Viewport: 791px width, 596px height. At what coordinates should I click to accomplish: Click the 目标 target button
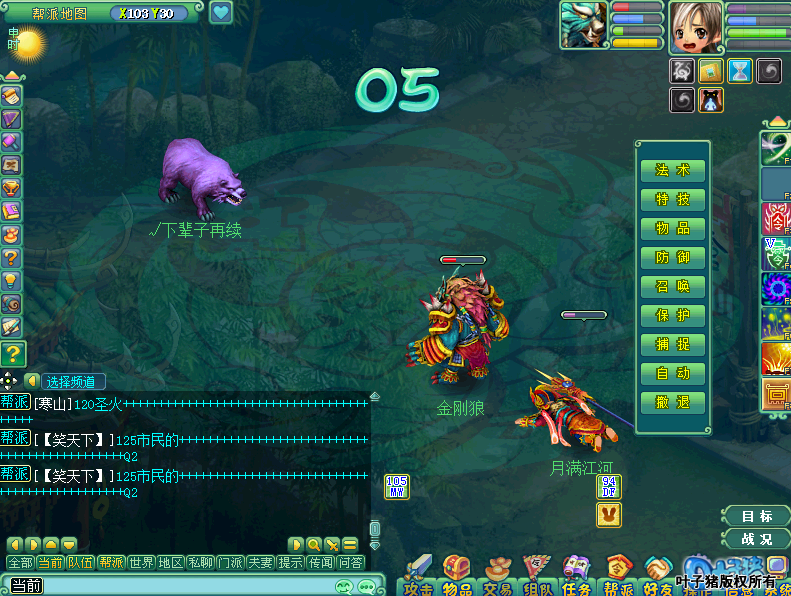756,516
